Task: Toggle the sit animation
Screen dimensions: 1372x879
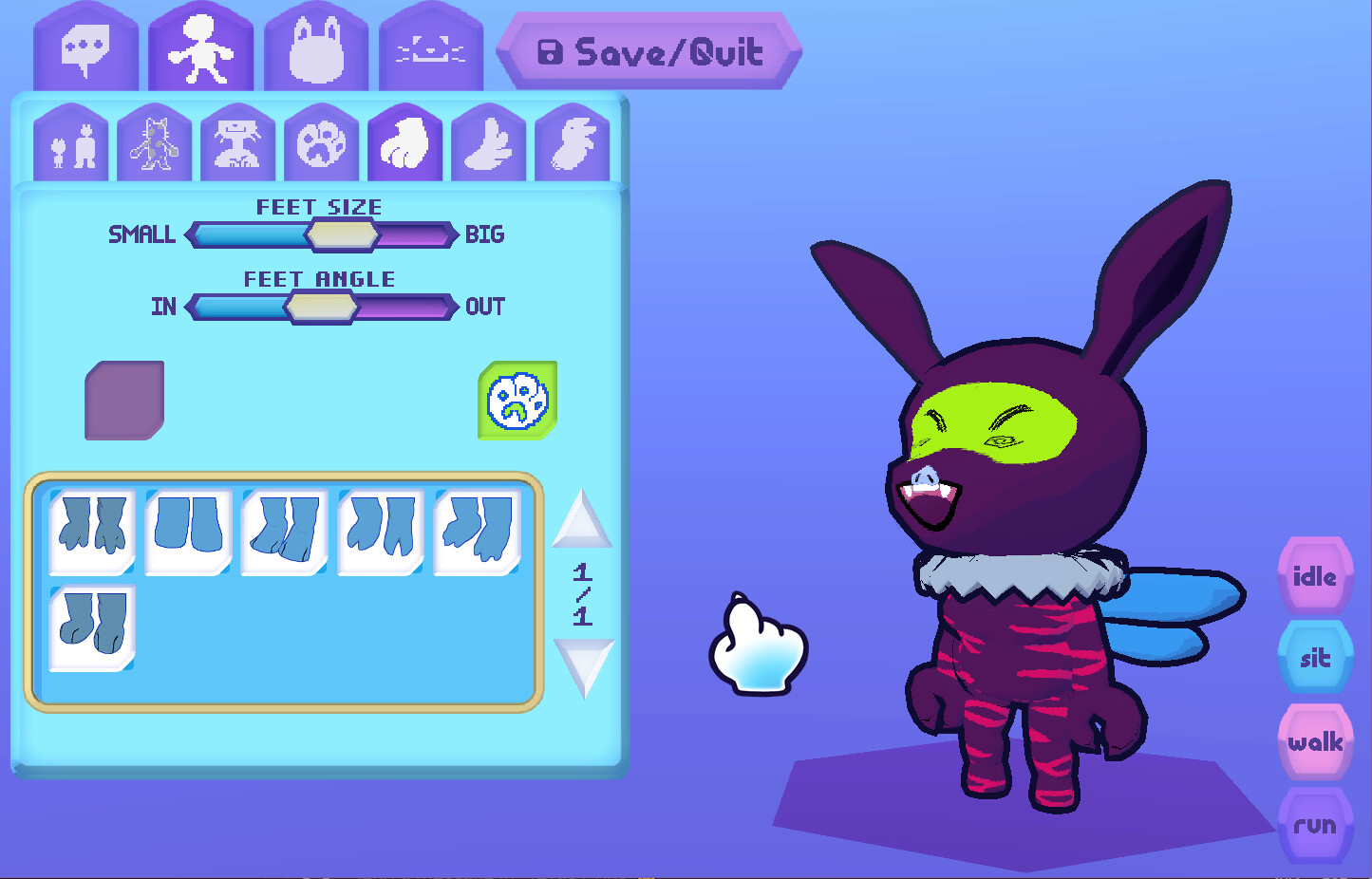Action: [x=1315, y=657]
